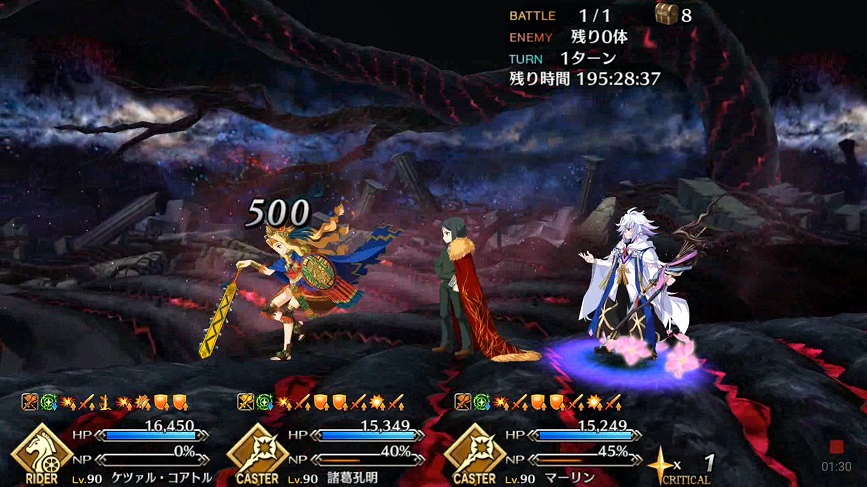The image size is (867, 487).
Task: Select Zhuge Liang's Caster class icon
Action: tap(257, 452)
